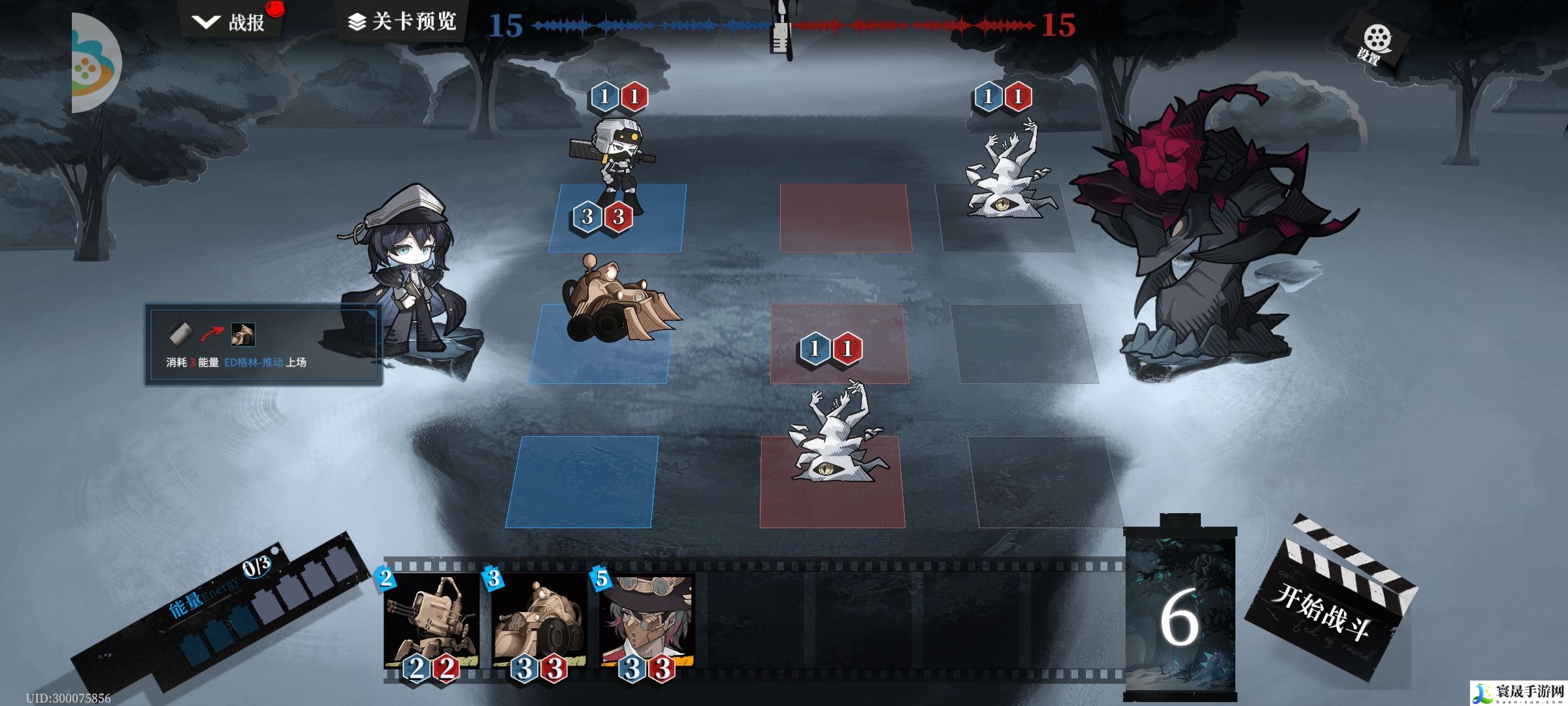The width and height of the screenshot is (1568, 706).
Task: Click the ED格林-推动 deployment log entry
Action: (263, 345)
